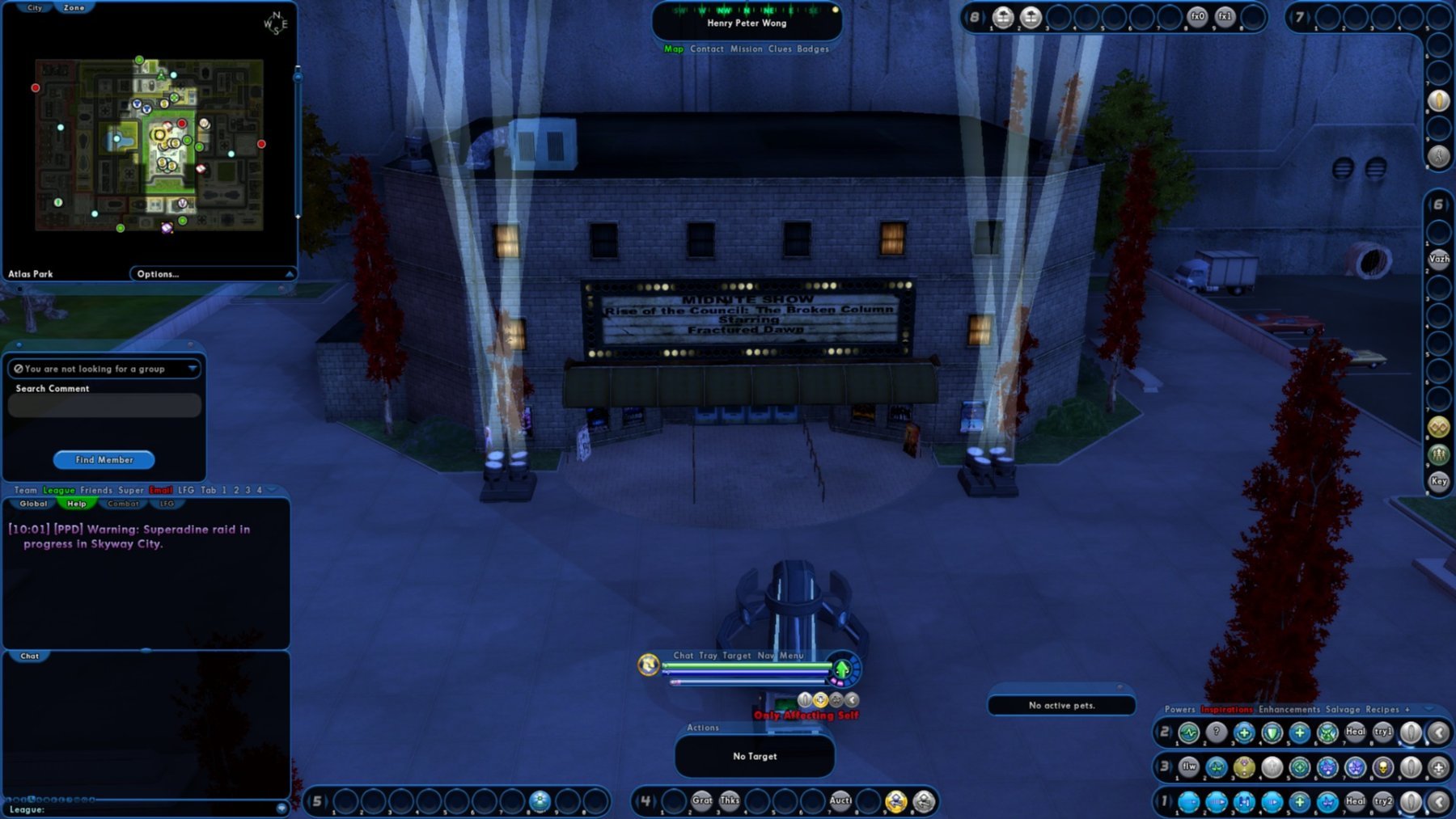The image size is (1456, 819).
Task: Open the Enhancements window
Action: (1289, 709)
